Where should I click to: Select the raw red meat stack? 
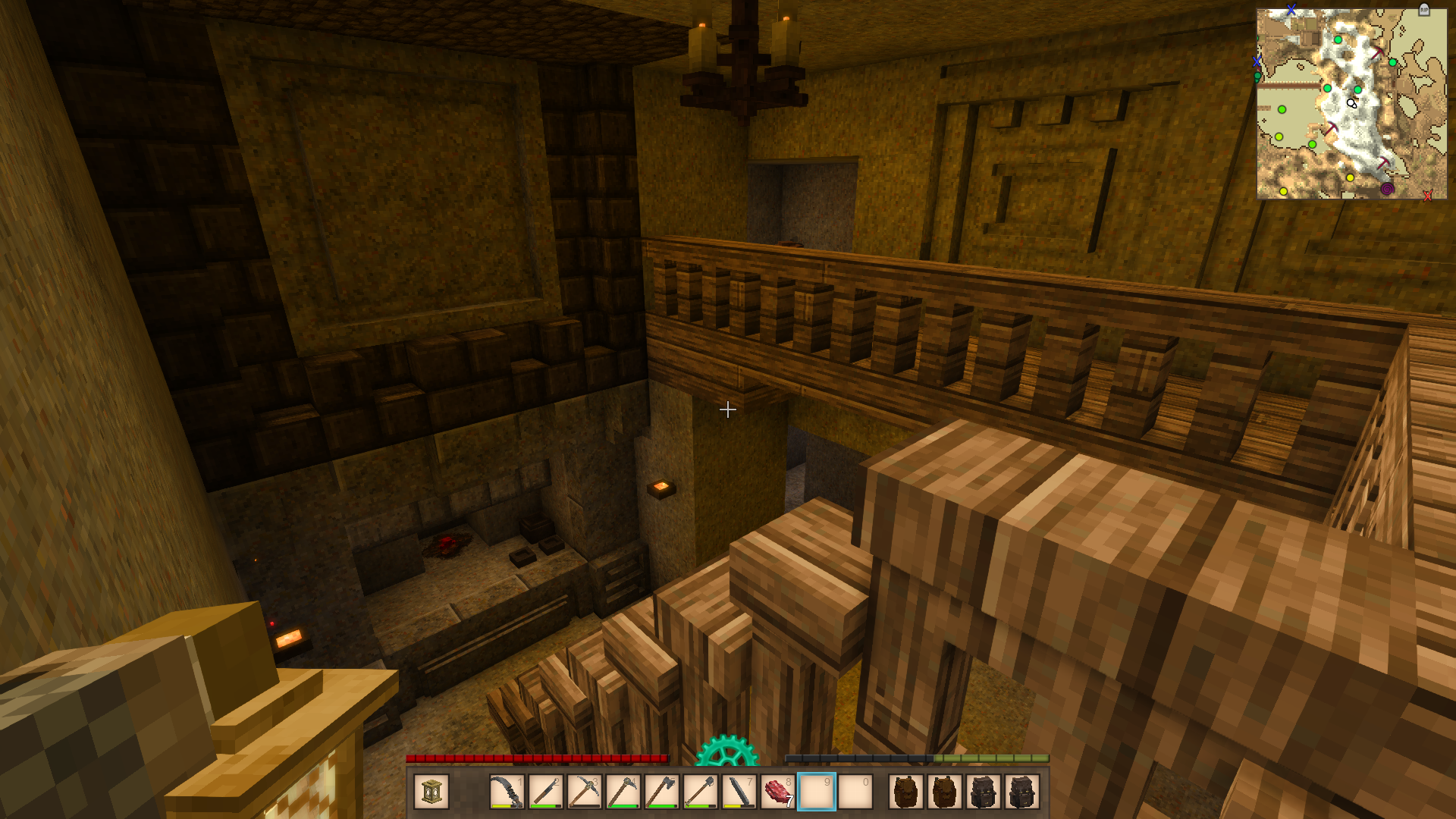(x=777, y=792)
